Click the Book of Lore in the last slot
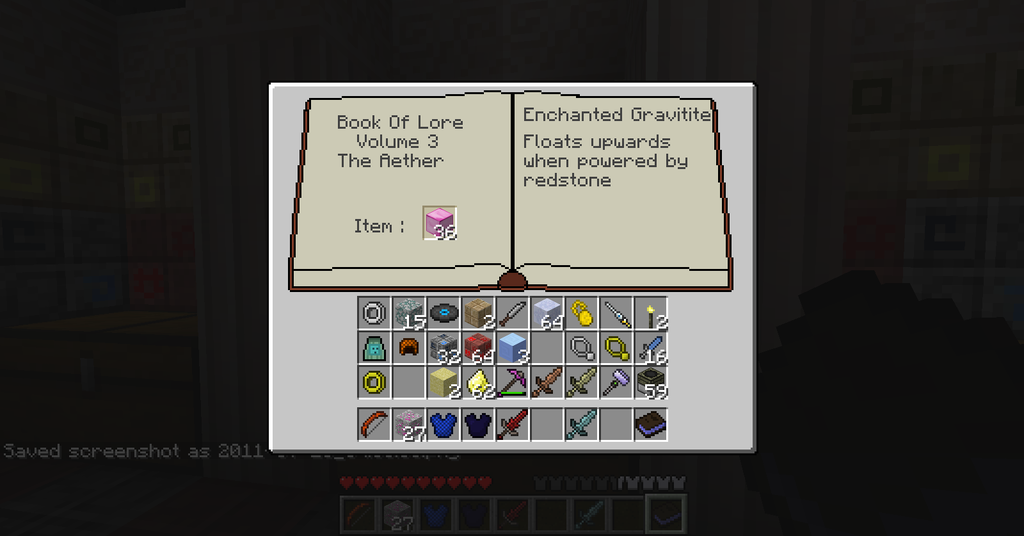This screenshot has width=1024, height=536. 650,424
